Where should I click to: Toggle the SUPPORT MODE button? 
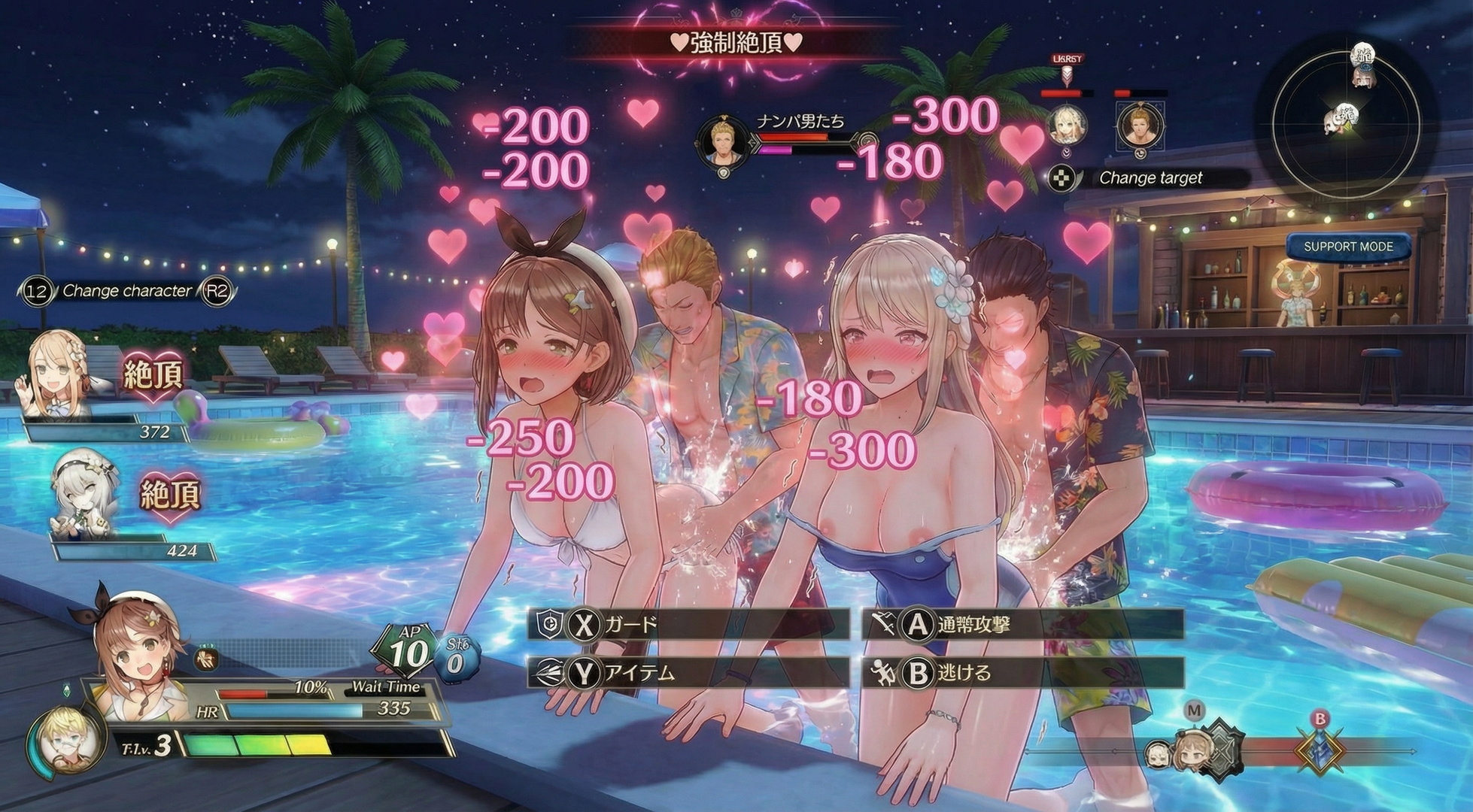point(1347,247)
